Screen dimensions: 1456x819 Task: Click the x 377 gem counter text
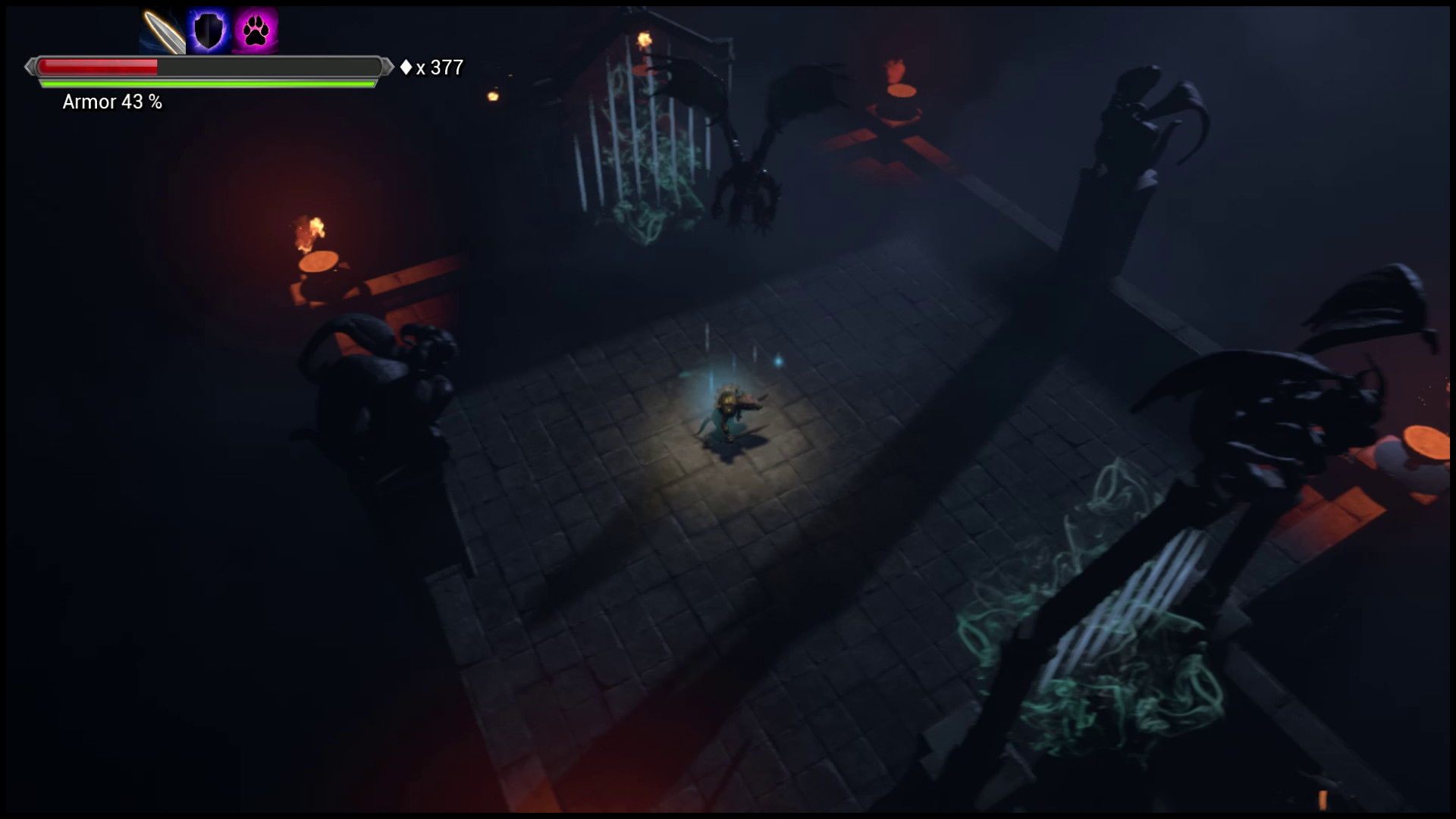tap(438, 68)
